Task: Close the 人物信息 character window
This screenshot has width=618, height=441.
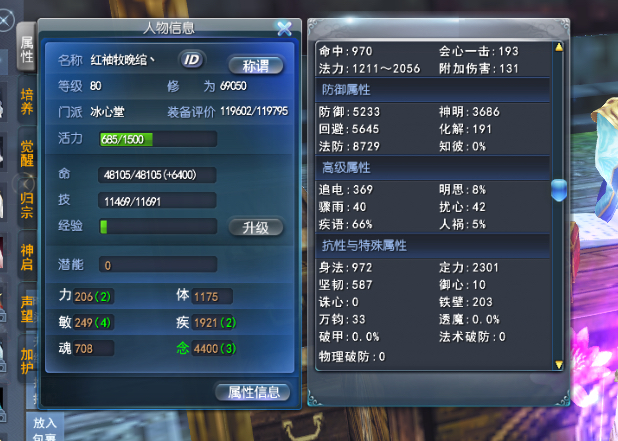Action: point(284,29)
